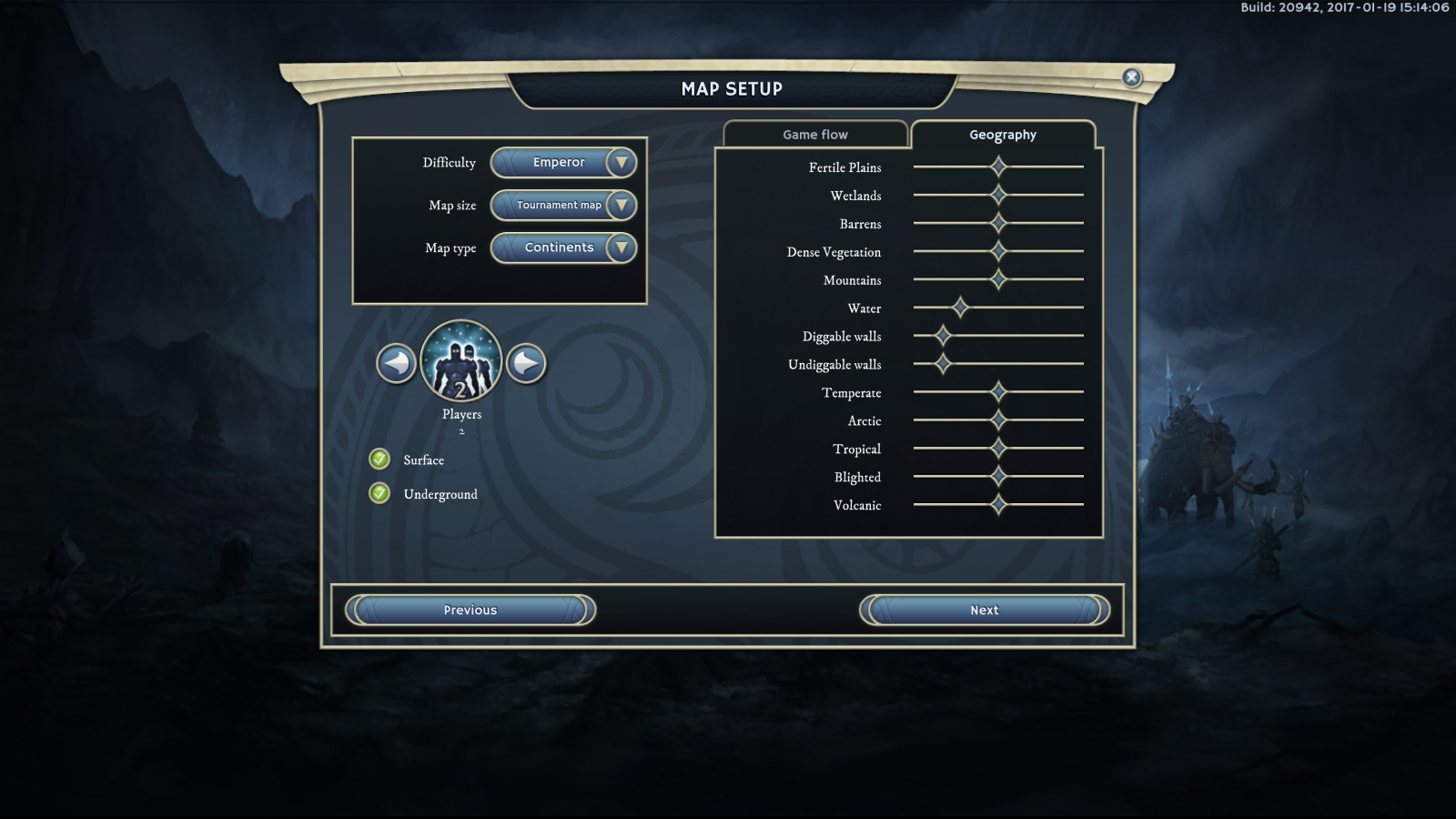Screen dimensions: 1456x819
Task: Close the Map Setup window
Action: tap(1132, 77)
